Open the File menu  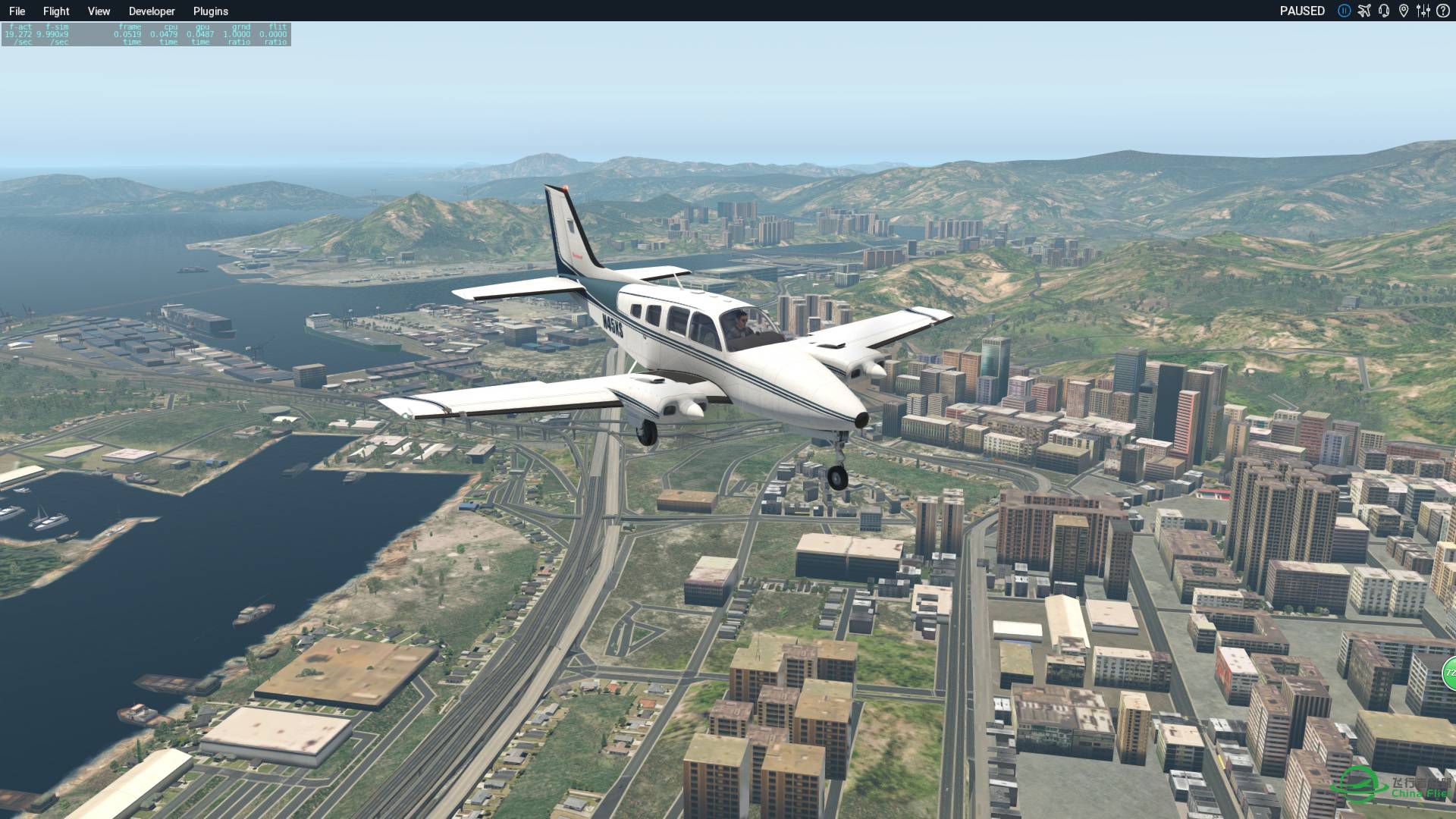17,11
